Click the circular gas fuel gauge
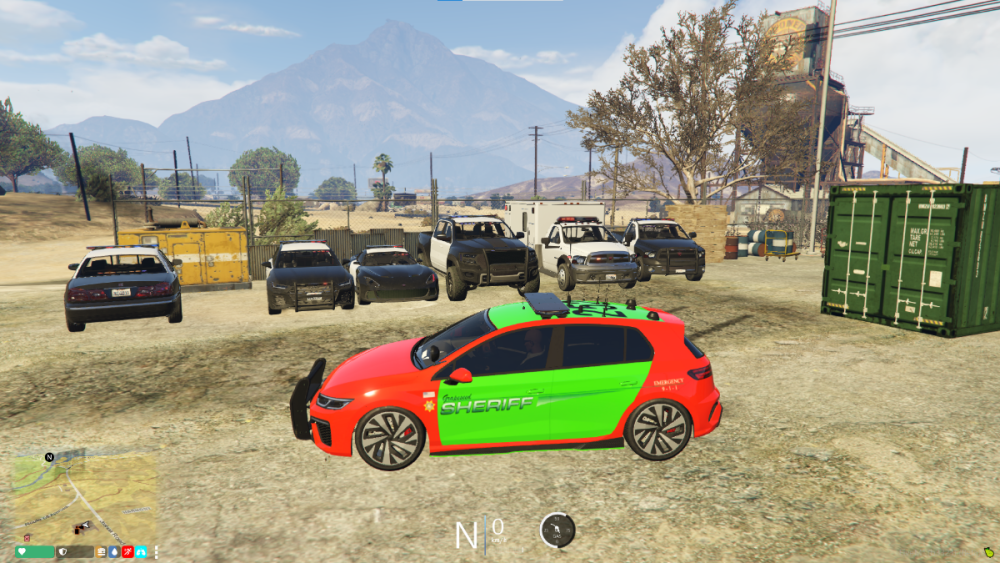This screenshot has width=1000, height=563. pyautogui.click(x=557, y=530)
